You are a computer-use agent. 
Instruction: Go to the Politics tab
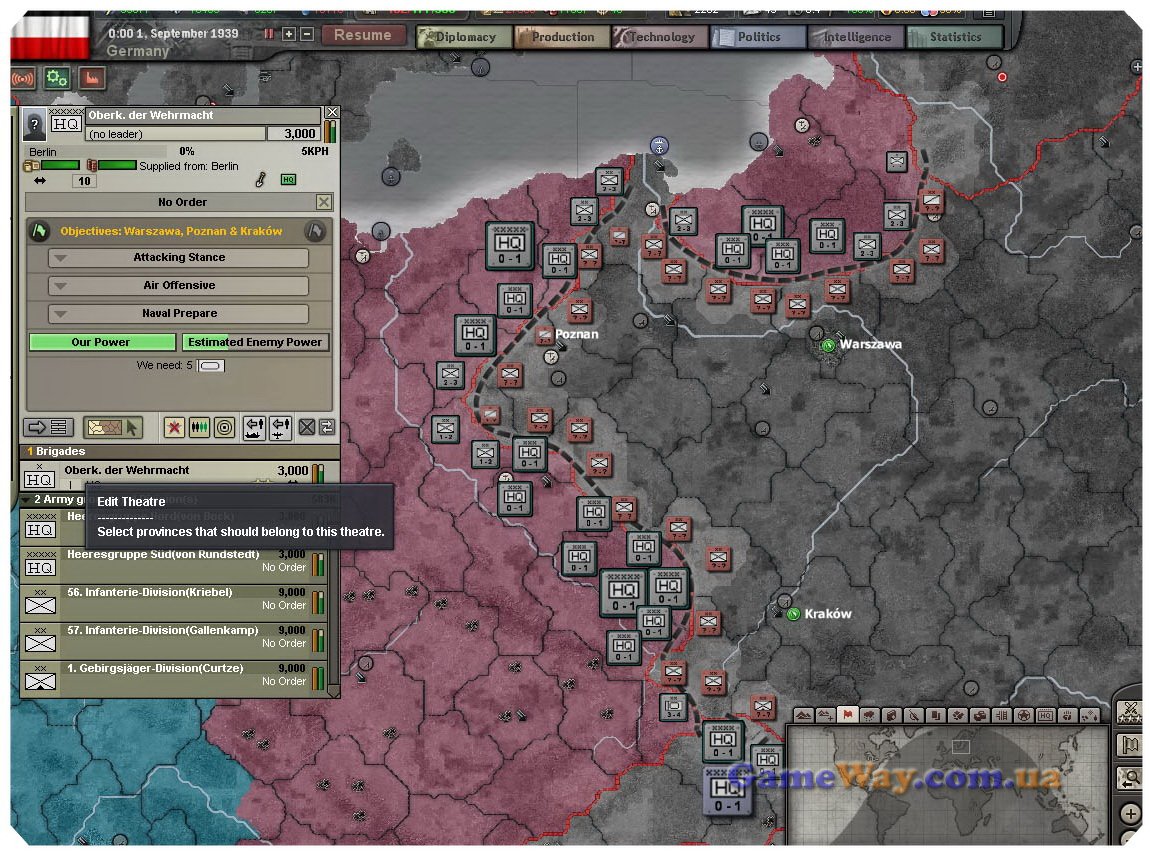tap(757, 37)
